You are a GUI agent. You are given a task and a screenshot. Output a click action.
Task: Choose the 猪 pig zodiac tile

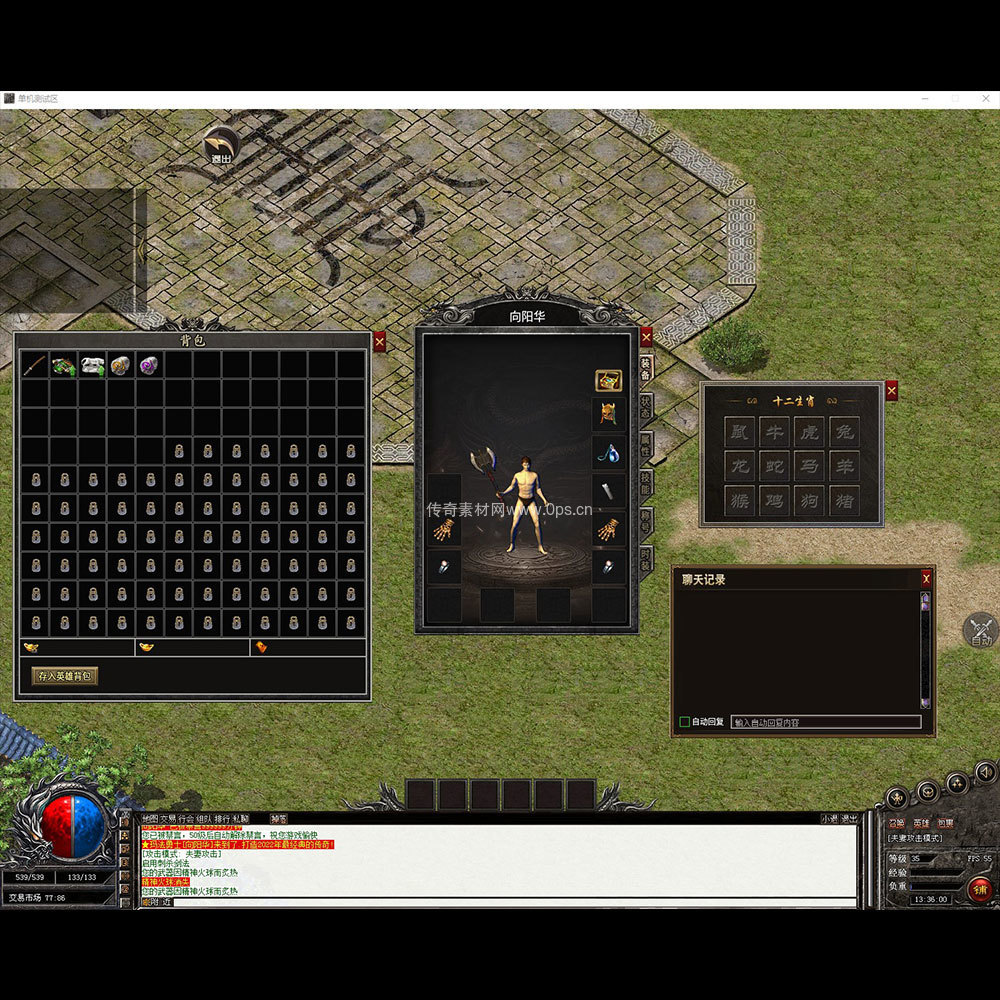coord(844,500)
